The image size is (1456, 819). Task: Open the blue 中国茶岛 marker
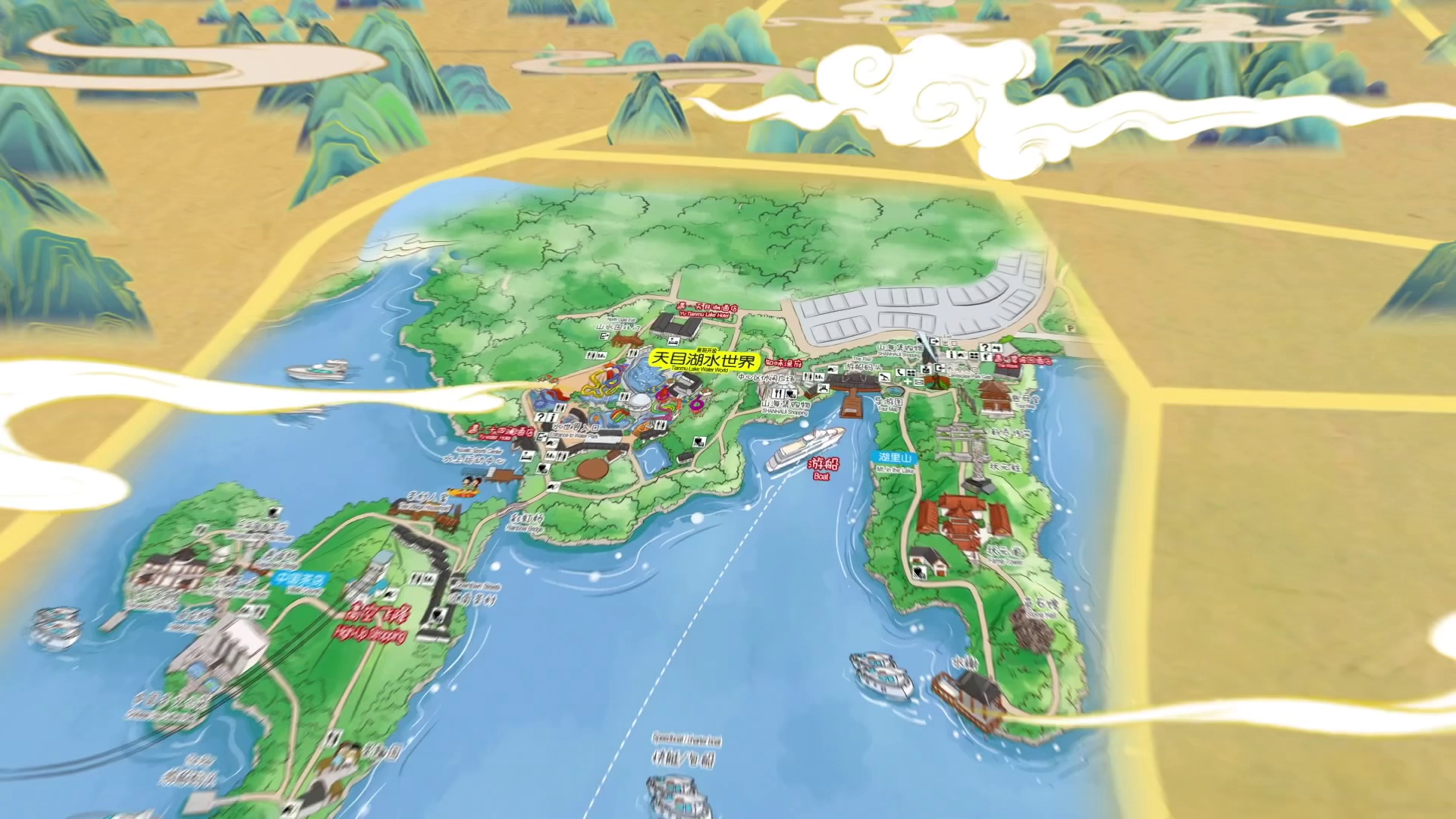click(x=301, y=579)
